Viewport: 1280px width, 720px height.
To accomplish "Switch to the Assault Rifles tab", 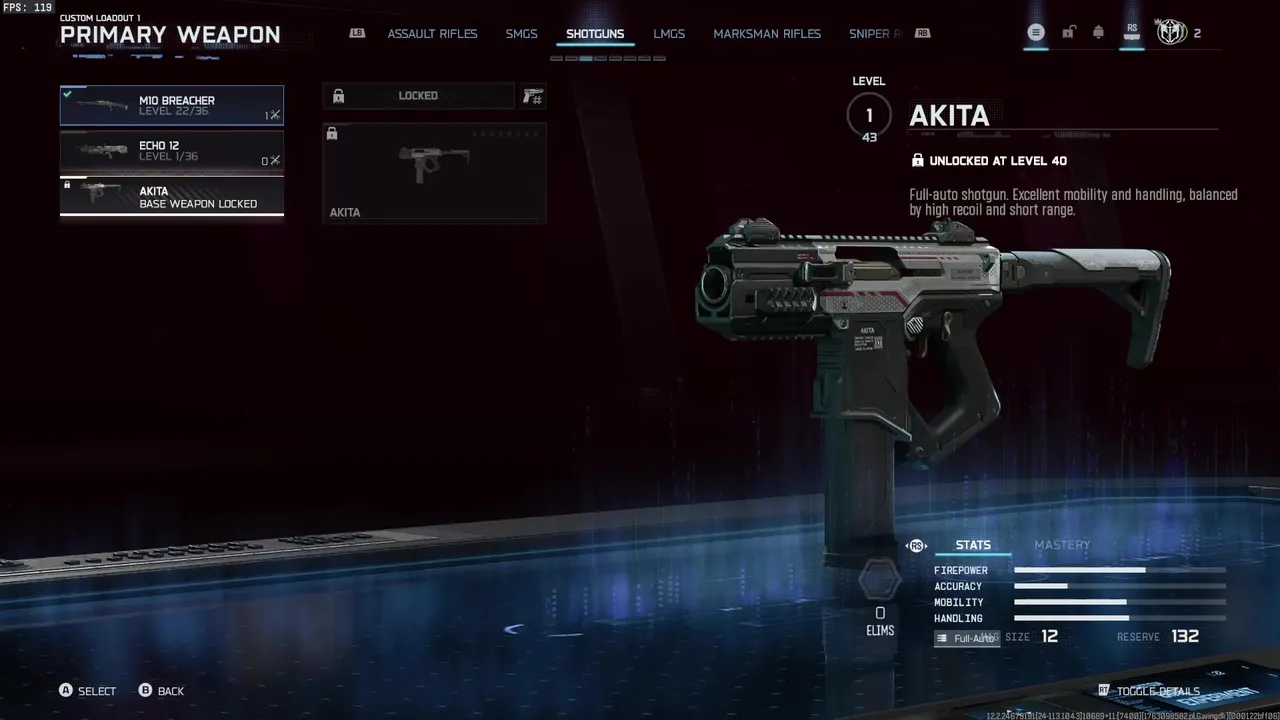I will [x=432, y=34].
